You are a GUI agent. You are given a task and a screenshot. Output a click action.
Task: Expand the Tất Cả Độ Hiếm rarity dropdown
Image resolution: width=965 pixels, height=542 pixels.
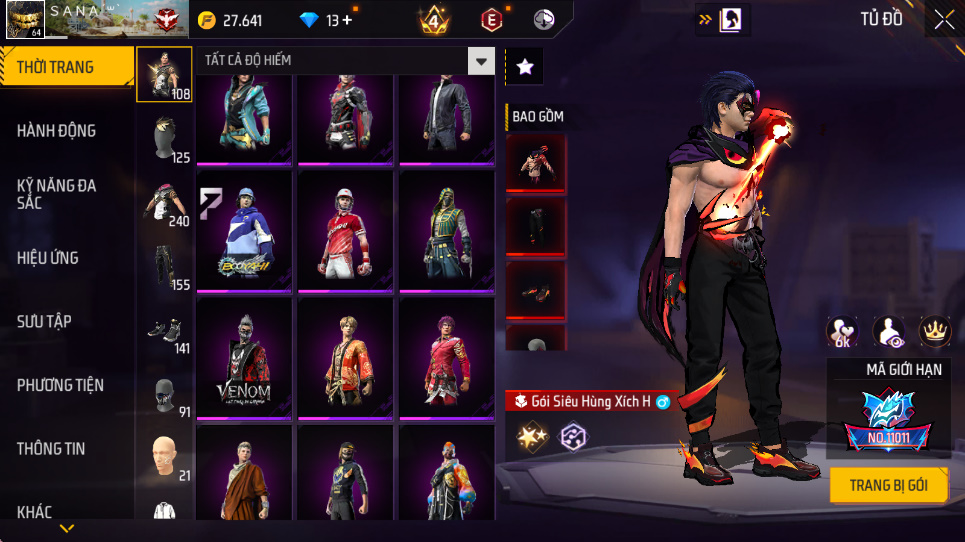pyautogui.click(x=482, y=62)
